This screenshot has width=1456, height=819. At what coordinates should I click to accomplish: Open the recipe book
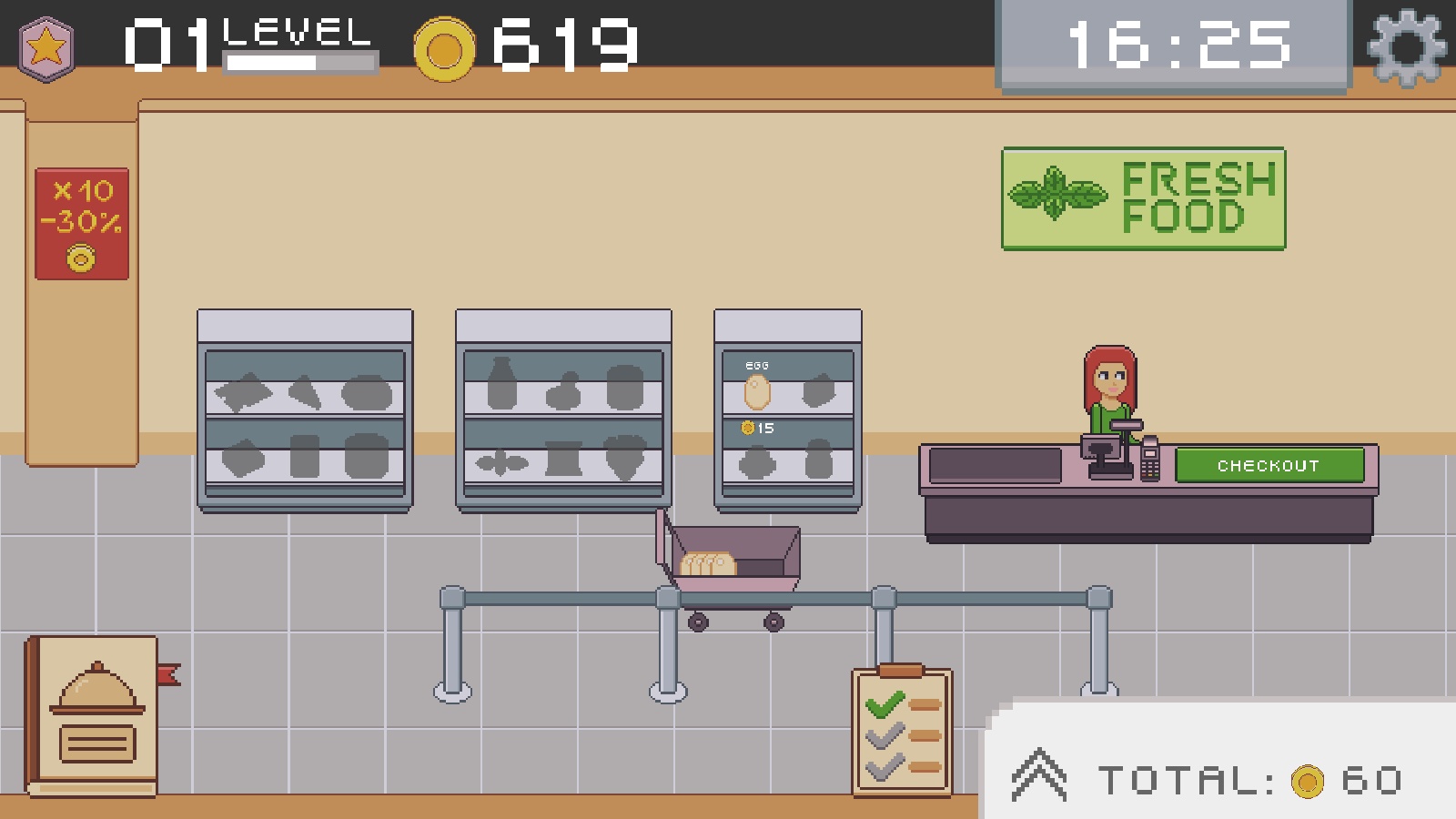pos(94,716)
